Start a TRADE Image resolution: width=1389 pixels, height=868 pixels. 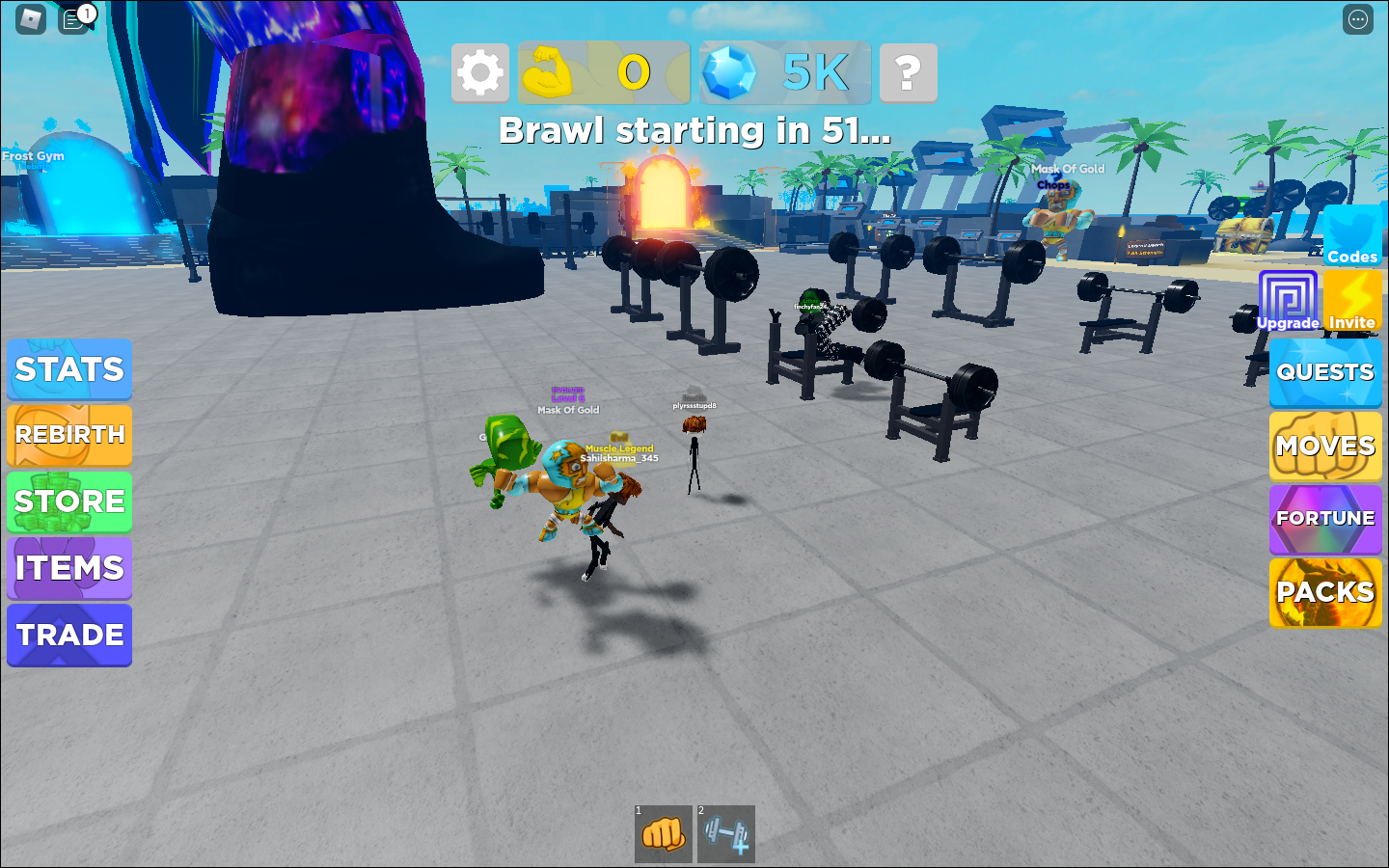pos(68,635)
